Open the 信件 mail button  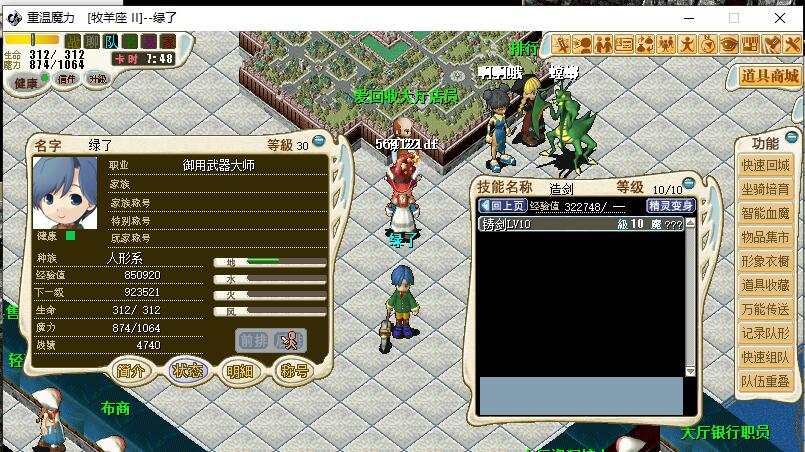67,80
